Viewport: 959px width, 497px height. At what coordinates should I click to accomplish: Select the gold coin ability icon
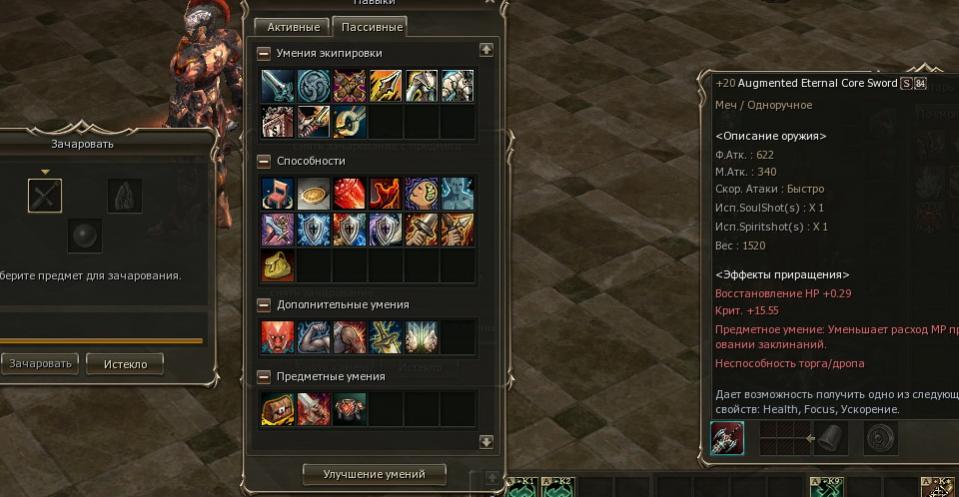point(314,193)
